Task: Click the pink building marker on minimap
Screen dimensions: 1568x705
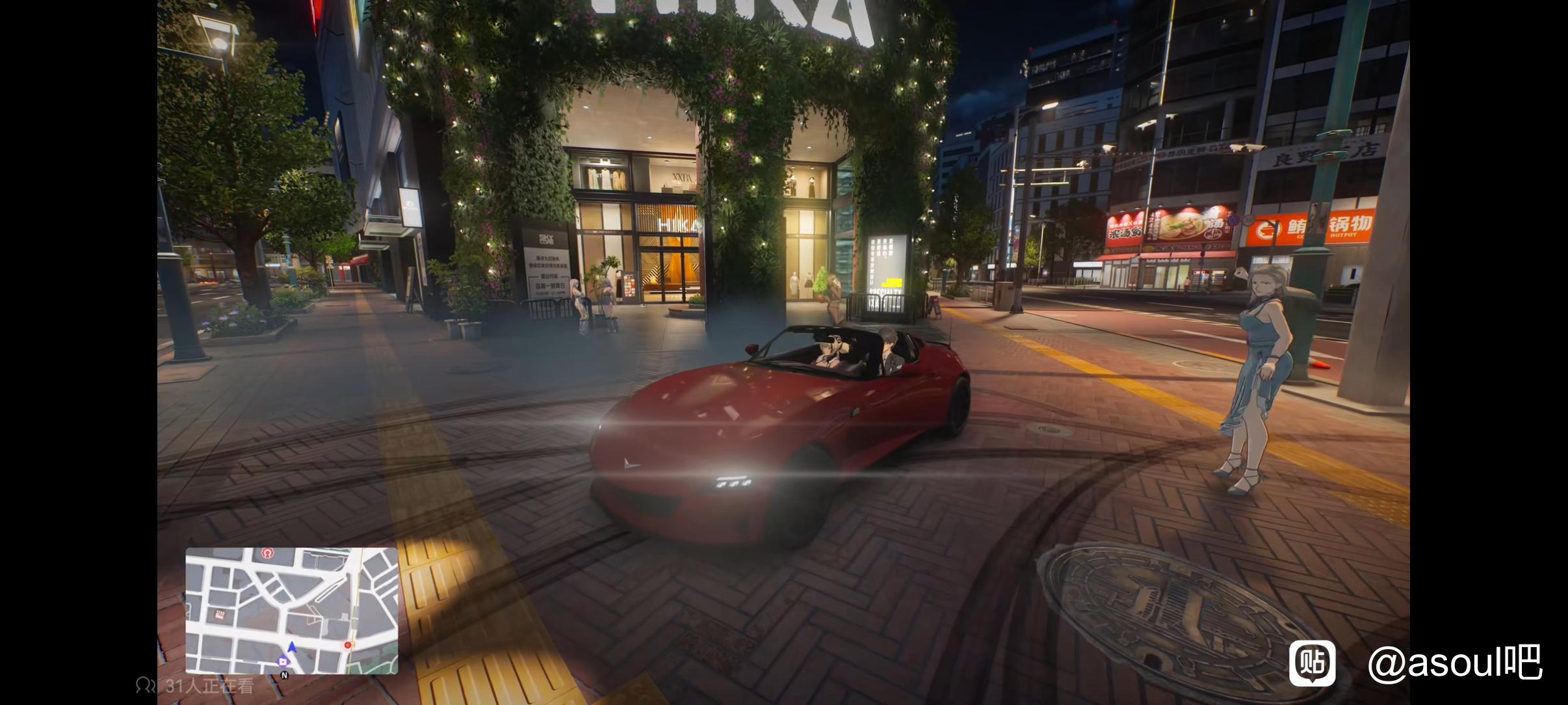Action: point(220,615)
